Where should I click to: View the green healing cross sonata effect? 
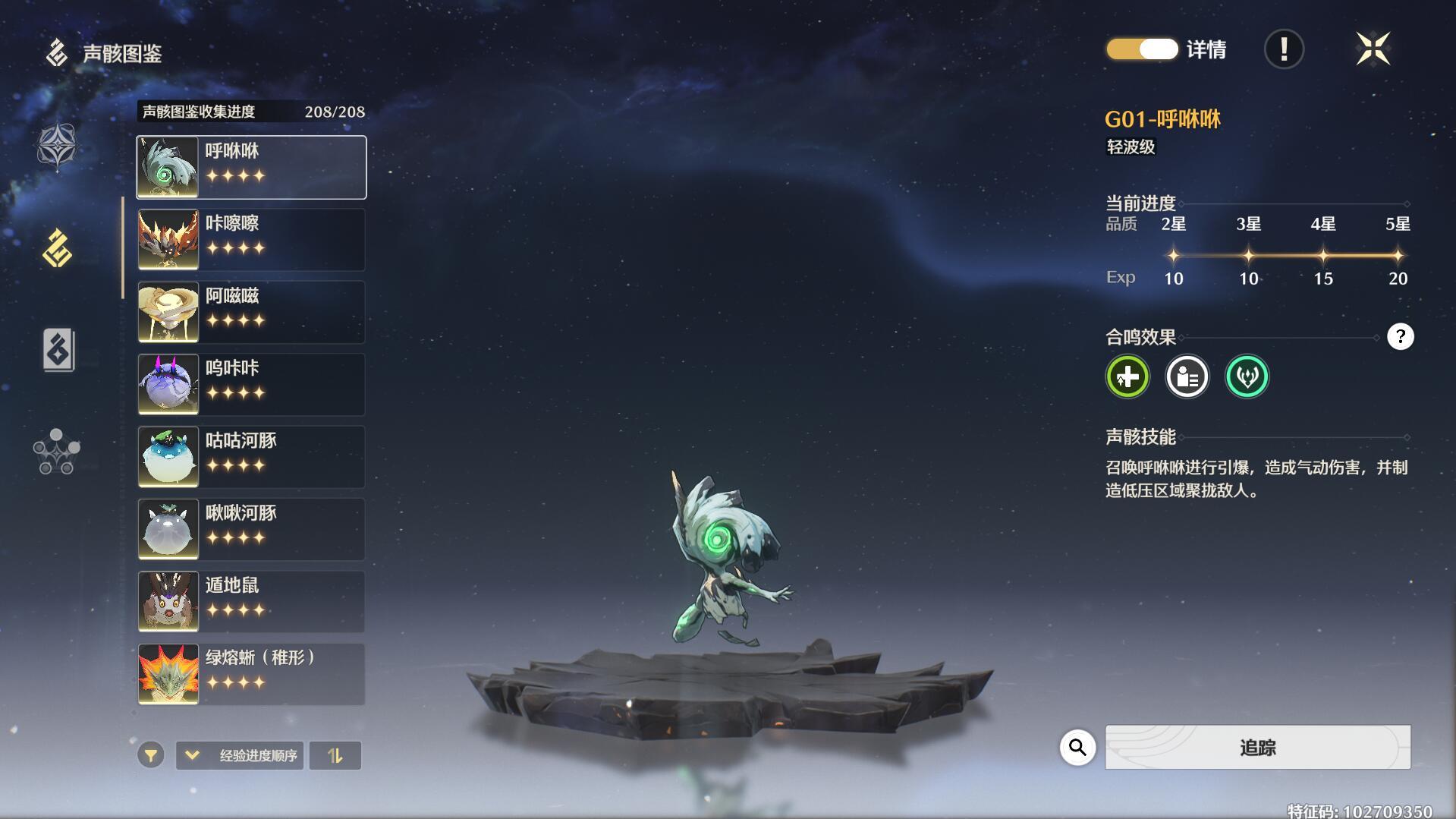pyautogui.click(x=1127, y=376)
